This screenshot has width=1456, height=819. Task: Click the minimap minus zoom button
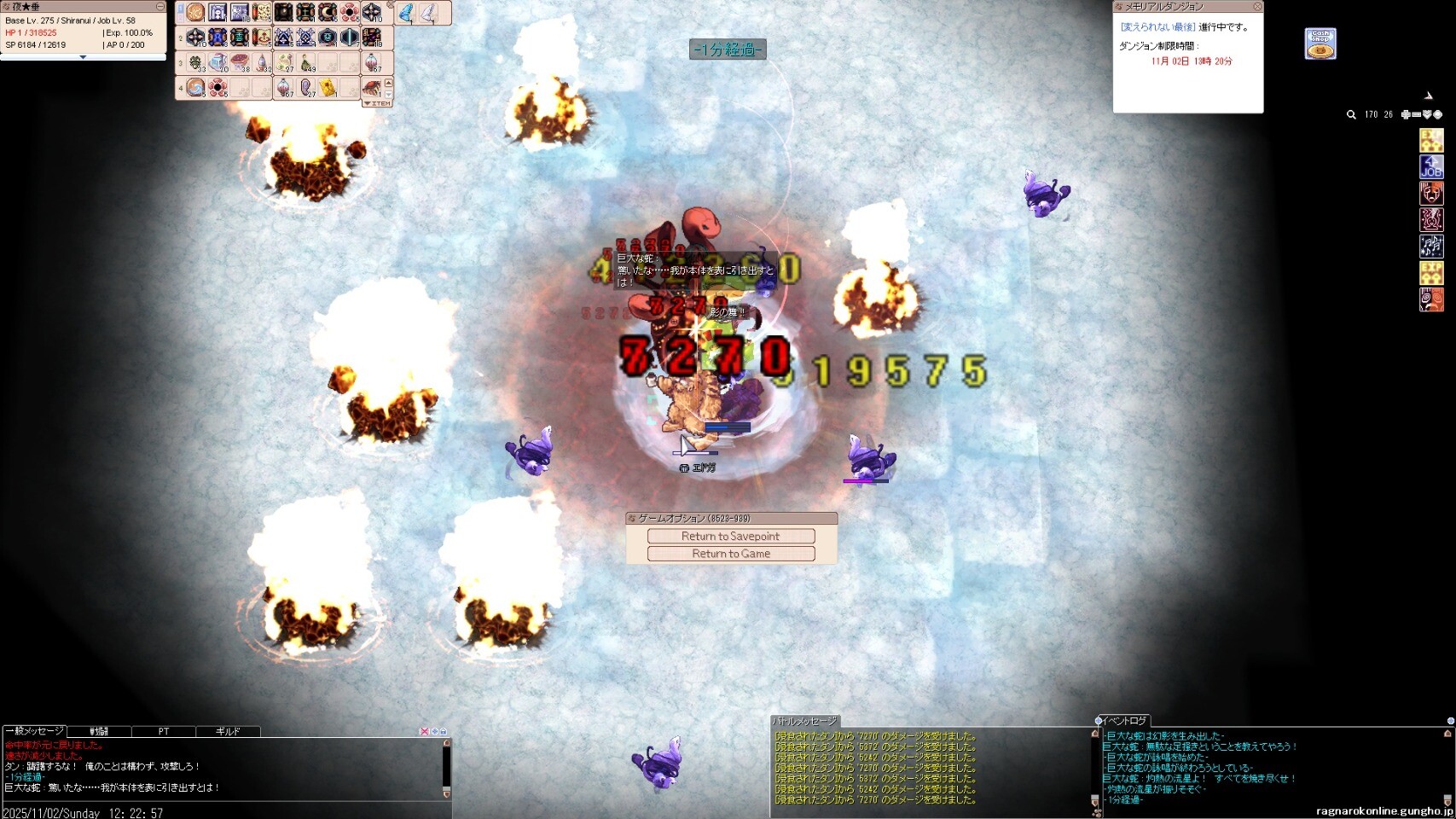(x=1416, y=114)
